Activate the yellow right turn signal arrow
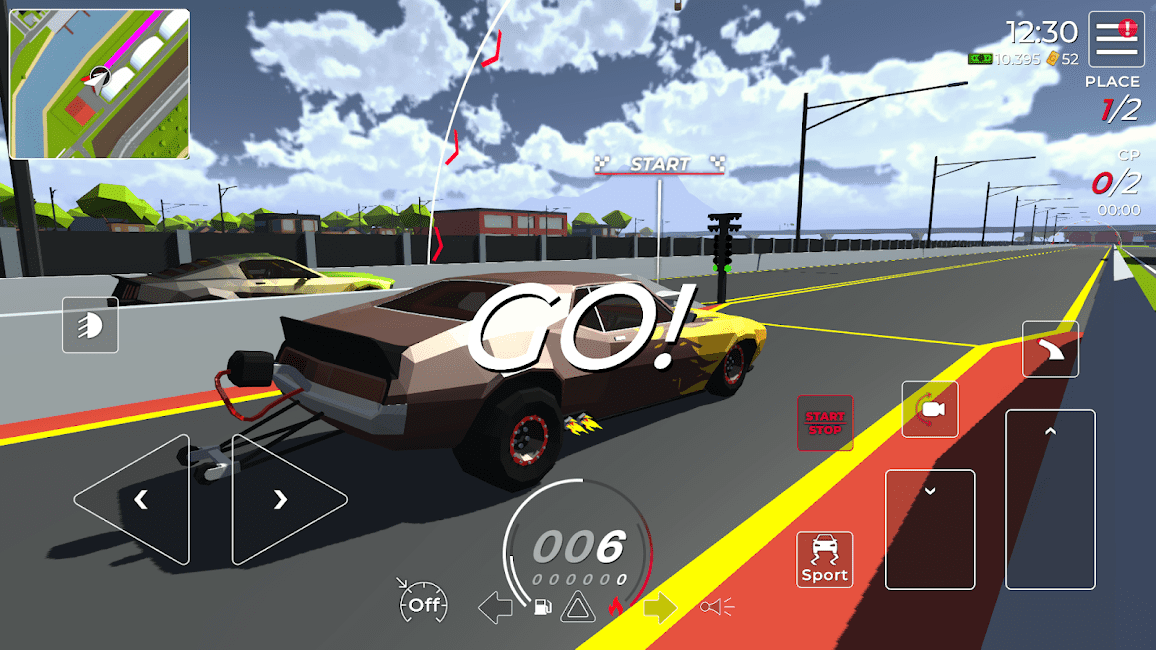Image resolution: width=1156 pixels, height=650 pixels. click(660, 607)
